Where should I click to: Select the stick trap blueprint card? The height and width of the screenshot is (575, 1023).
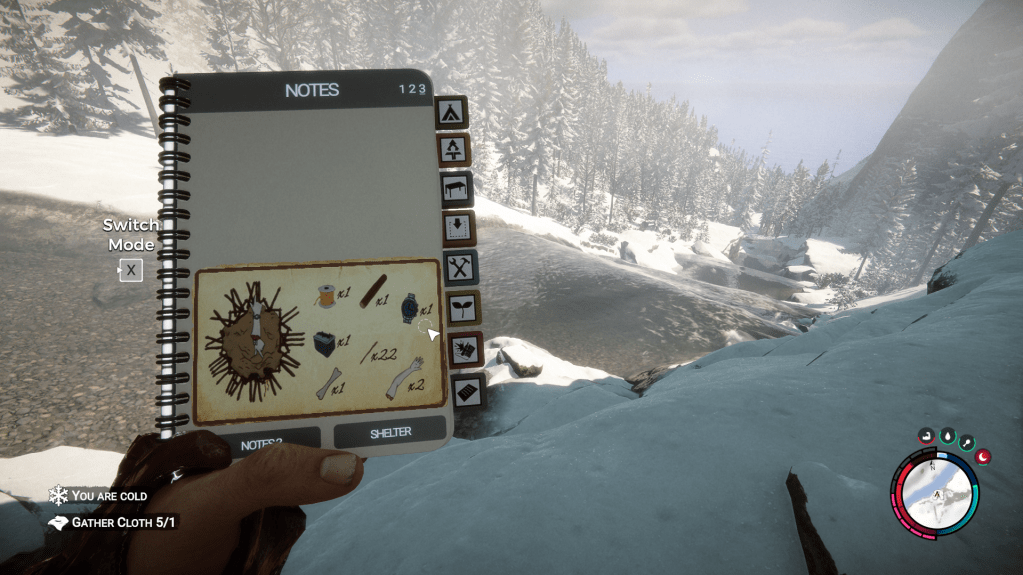point(320,341)
